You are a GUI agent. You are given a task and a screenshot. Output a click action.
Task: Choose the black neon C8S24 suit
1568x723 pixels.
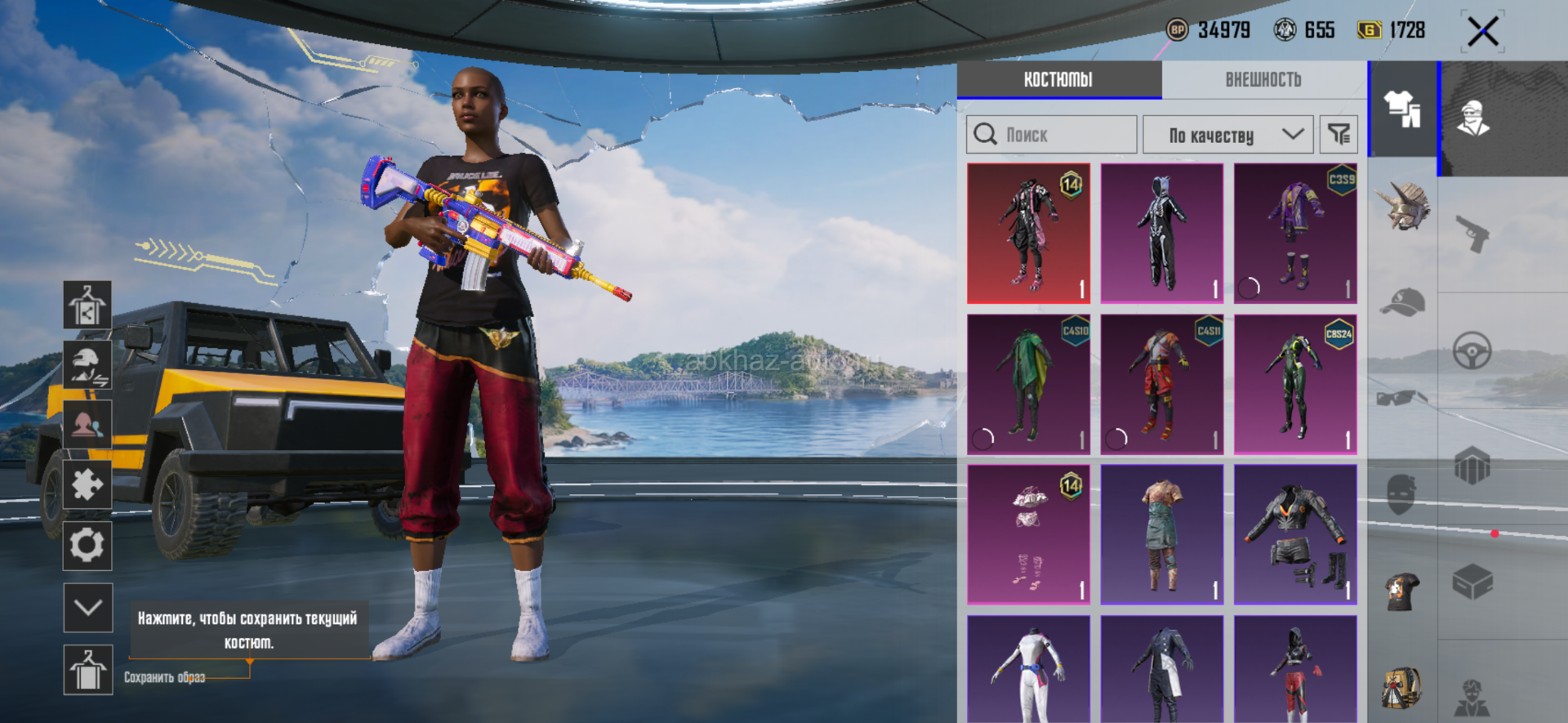click(1295, 384)
